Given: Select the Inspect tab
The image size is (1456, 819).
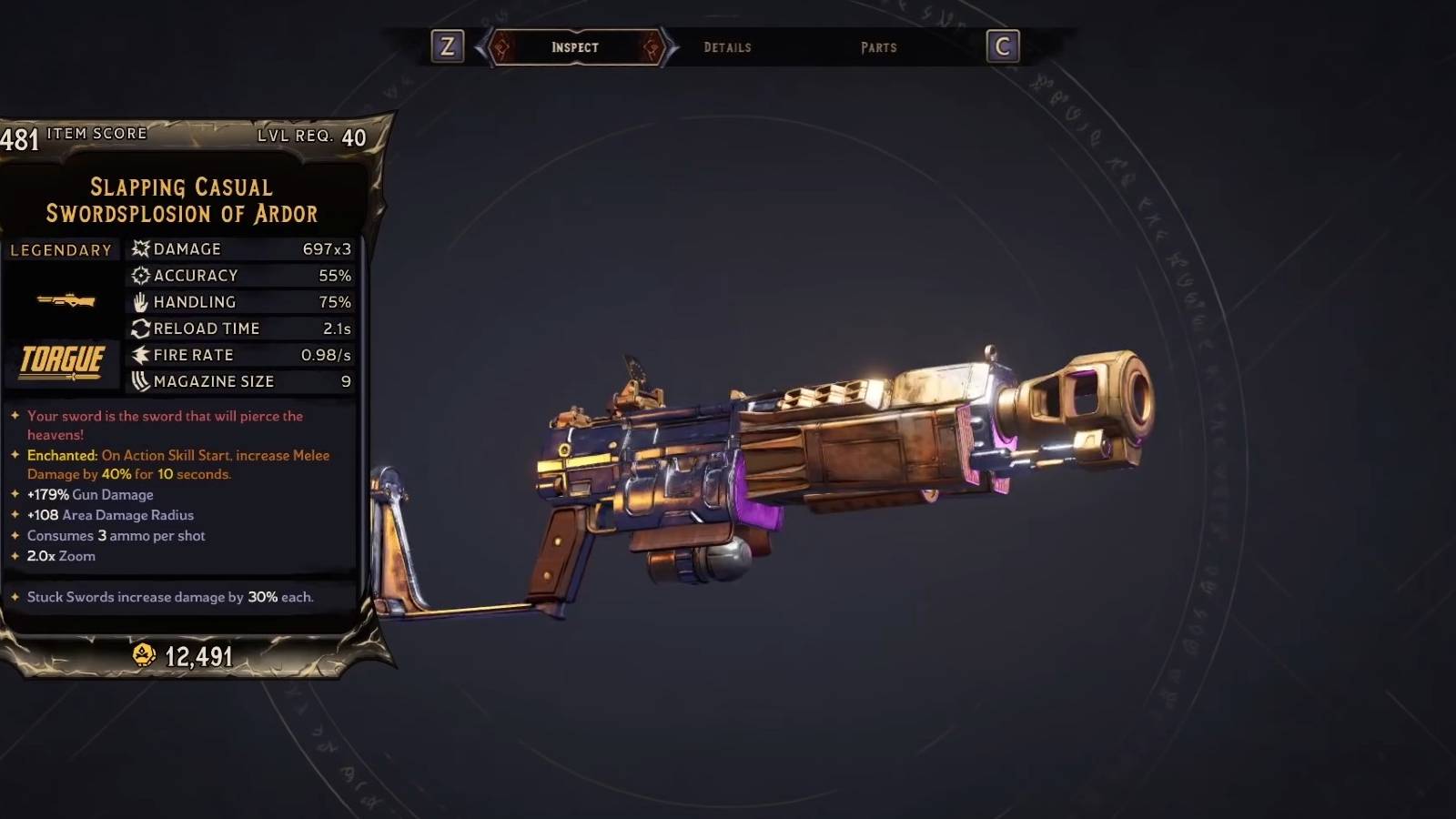Looking at the screenshot, I should click(x=576, y=47).
